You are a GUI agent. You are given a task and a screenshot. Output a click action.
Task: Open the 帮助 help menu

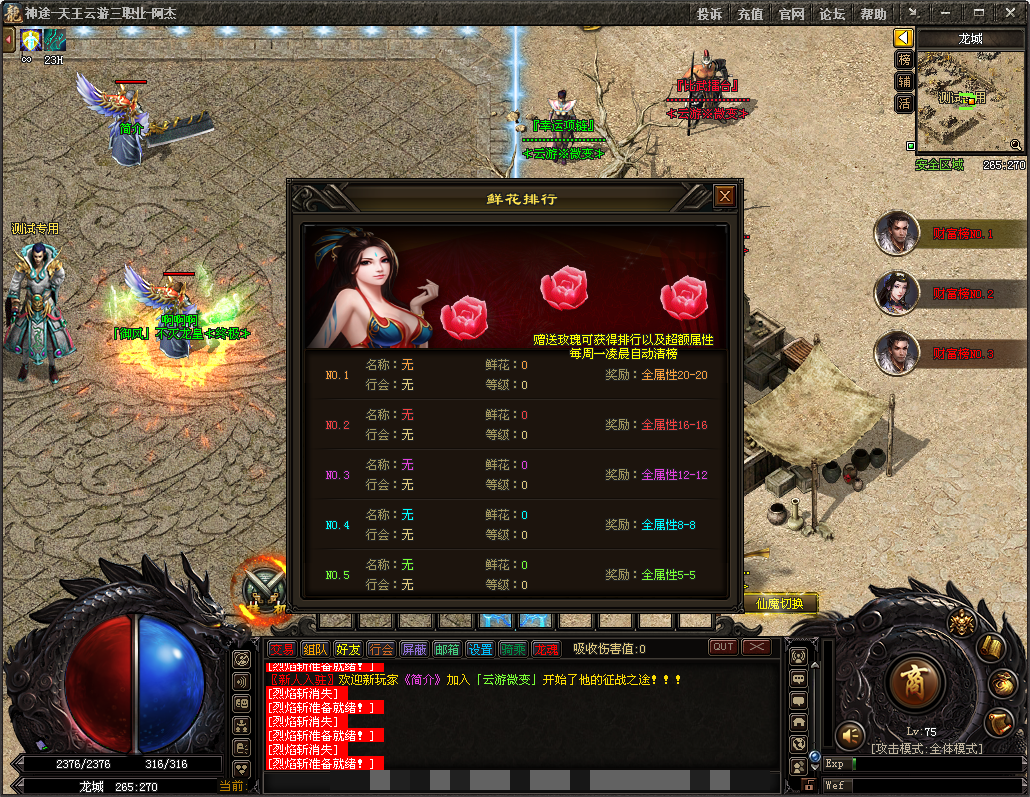(873, 14)
